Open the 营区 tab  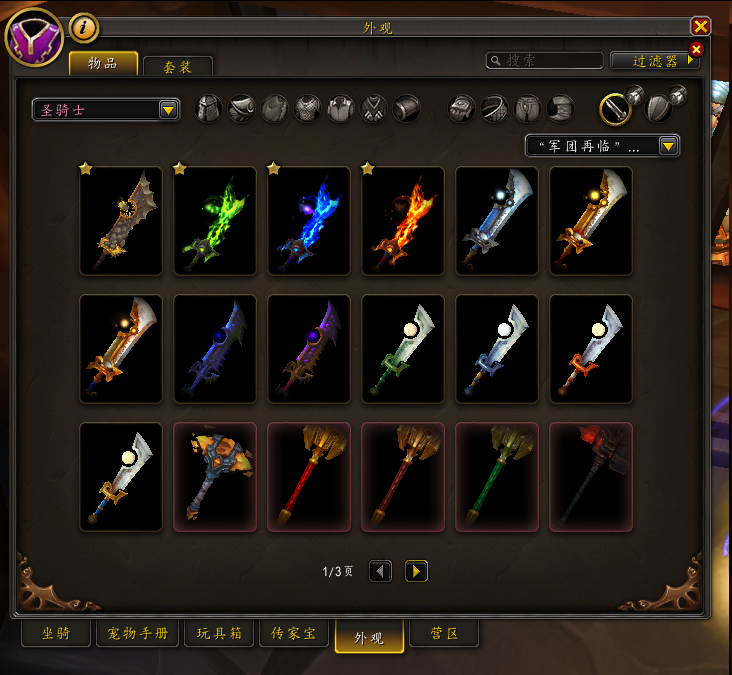pos(444,634)
